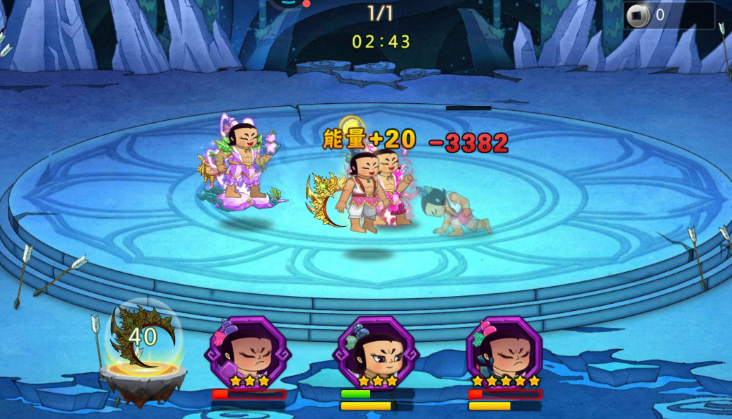The image size is (732, 419).
Task: Tap the five-star hero portrait
Action: click(x=505, y=352)
